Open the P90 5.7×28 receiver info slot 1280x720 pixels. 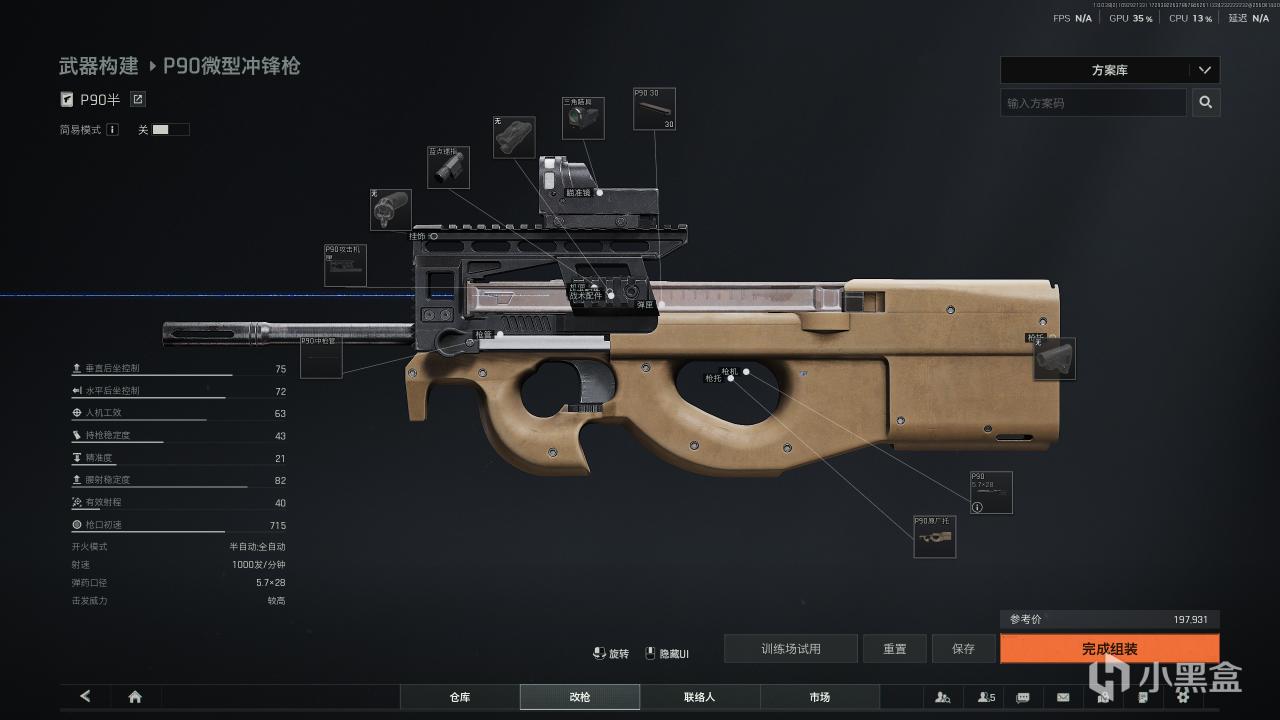tap(991, 493)
